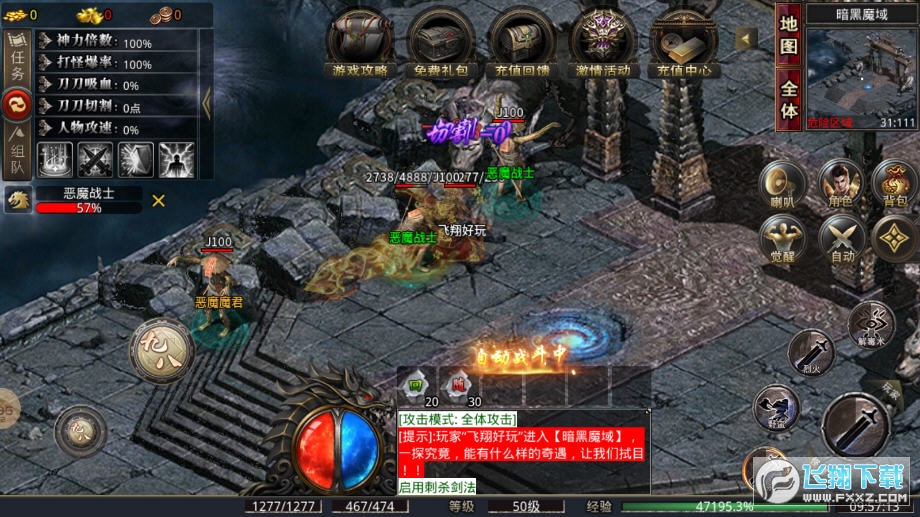Open the 背包 backpack
The image size is (920, 517).
coord(894,185)
